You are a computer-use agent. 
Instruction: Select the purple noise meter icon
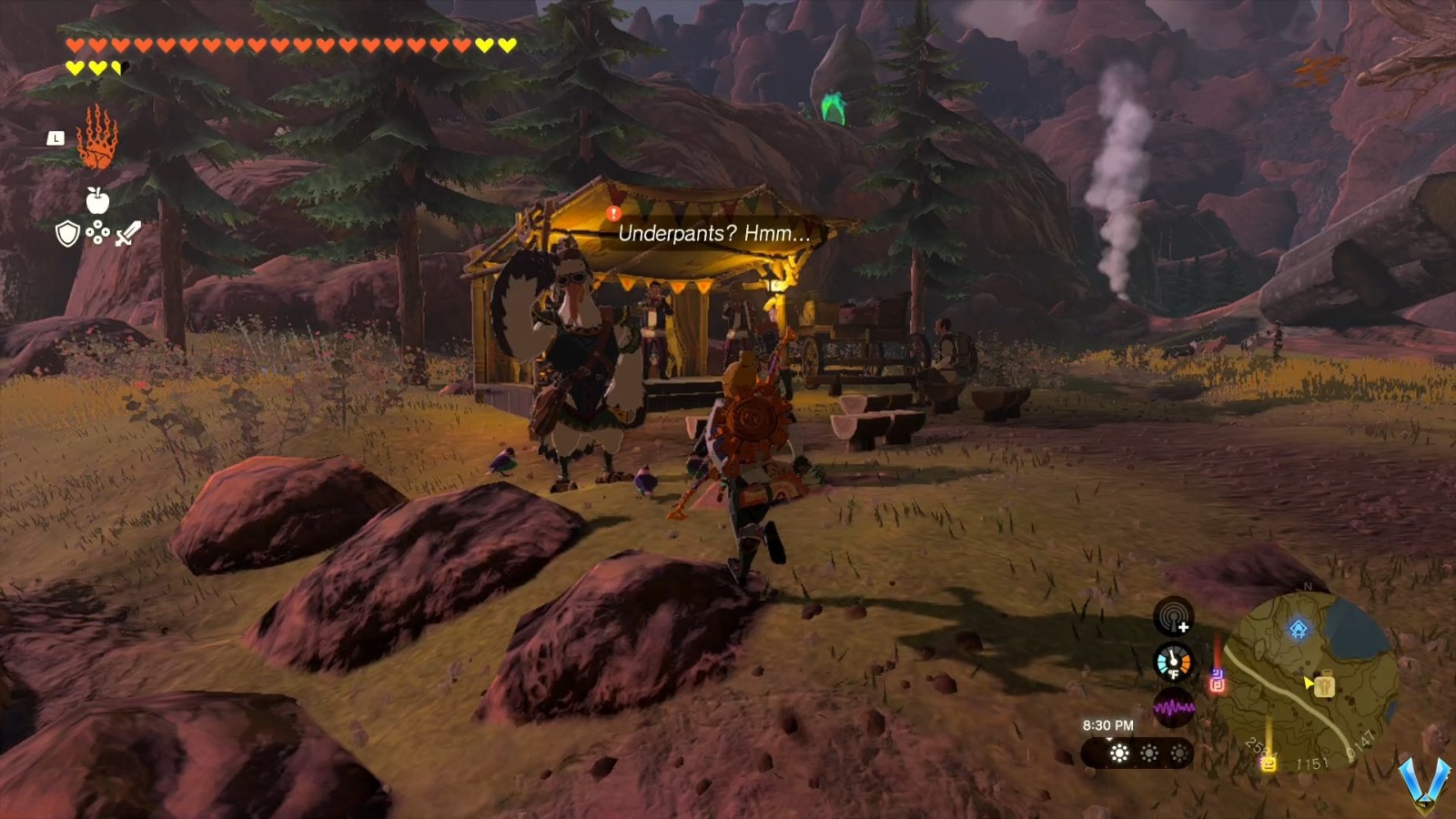pos(1175,709)
